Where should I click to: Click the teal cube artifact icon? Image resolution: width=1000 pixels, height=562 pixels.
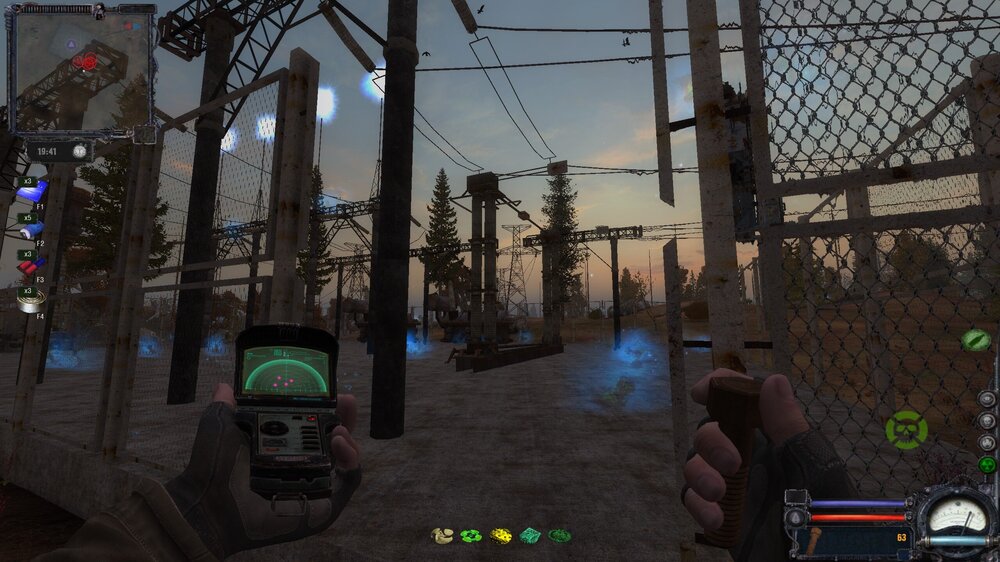pyautogui.click(x=531, y=536)
